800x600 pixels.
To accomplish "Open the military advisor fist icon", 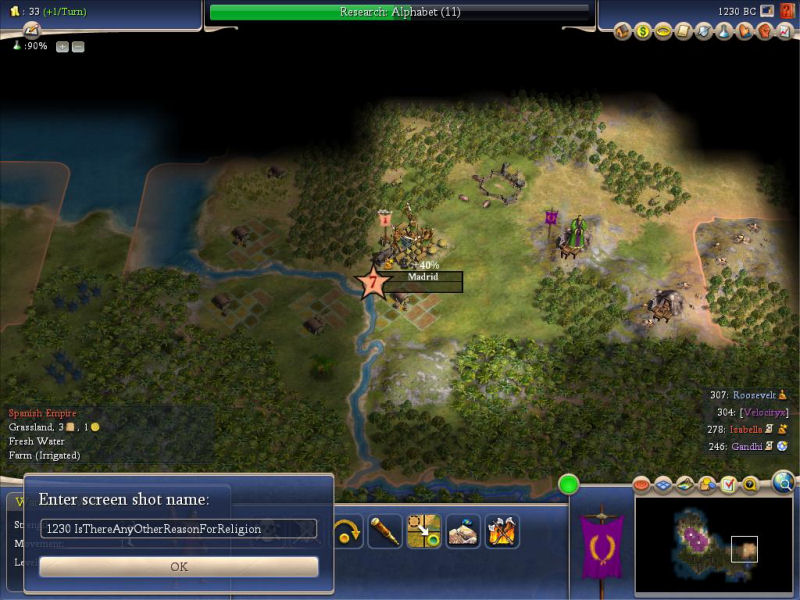I will coord(764,32).
